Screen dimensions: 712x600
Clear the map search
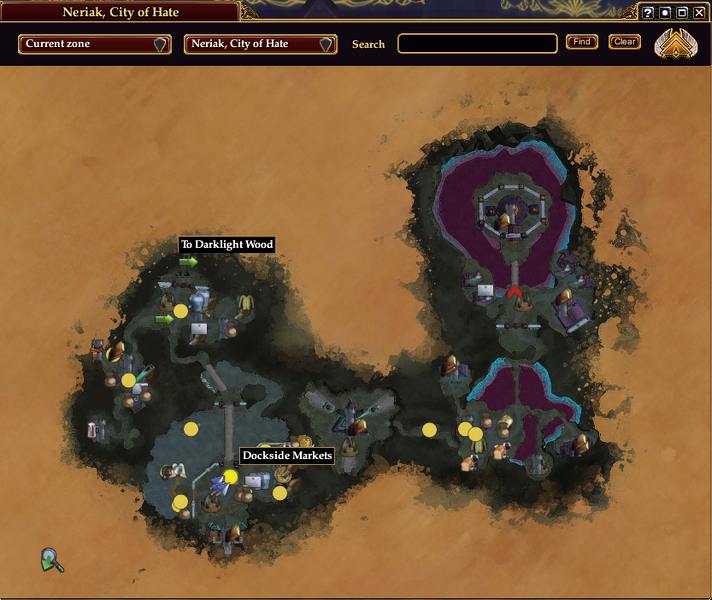click(x=625, y=42)
